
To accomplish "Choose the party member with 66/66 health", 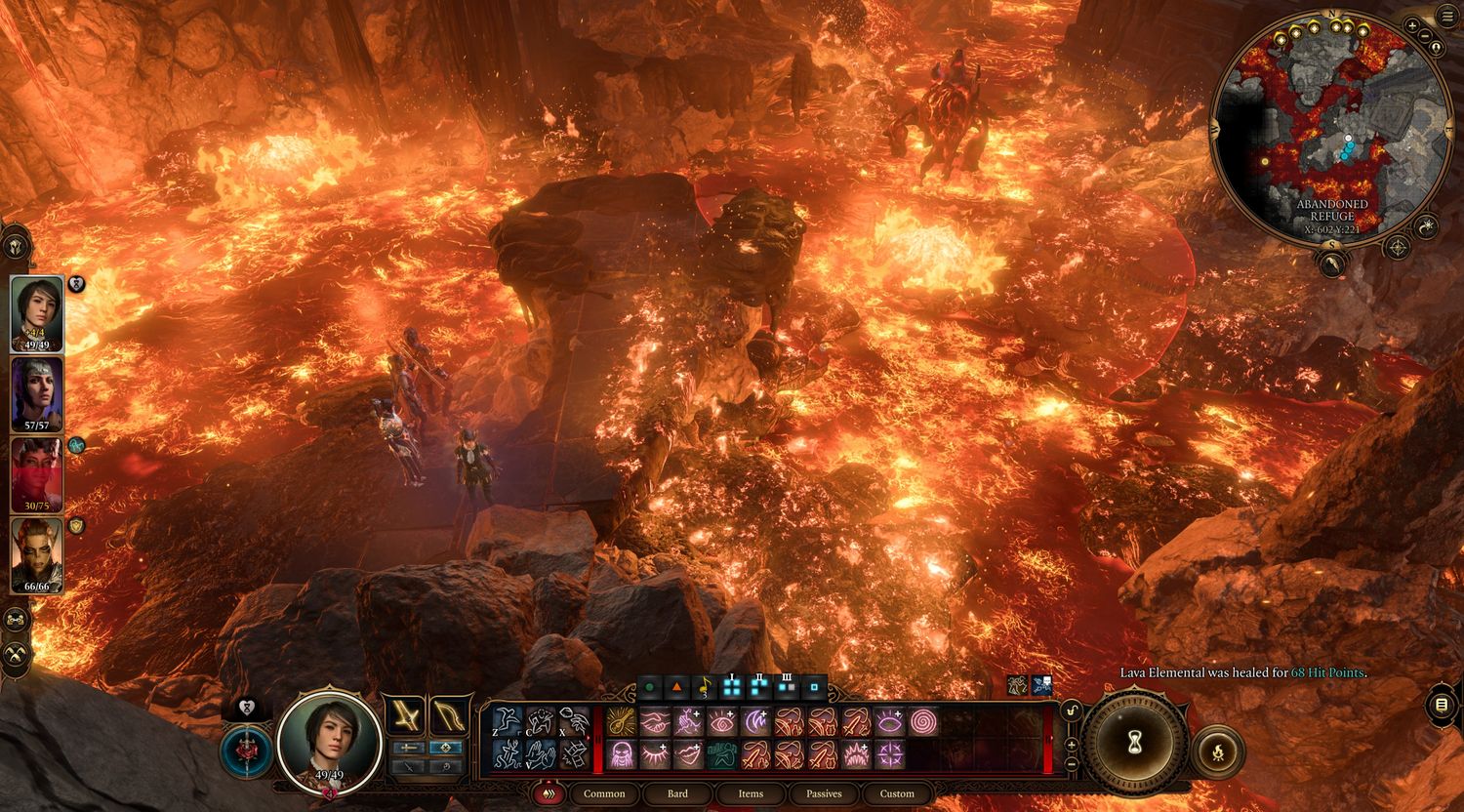I will (37, 554).
